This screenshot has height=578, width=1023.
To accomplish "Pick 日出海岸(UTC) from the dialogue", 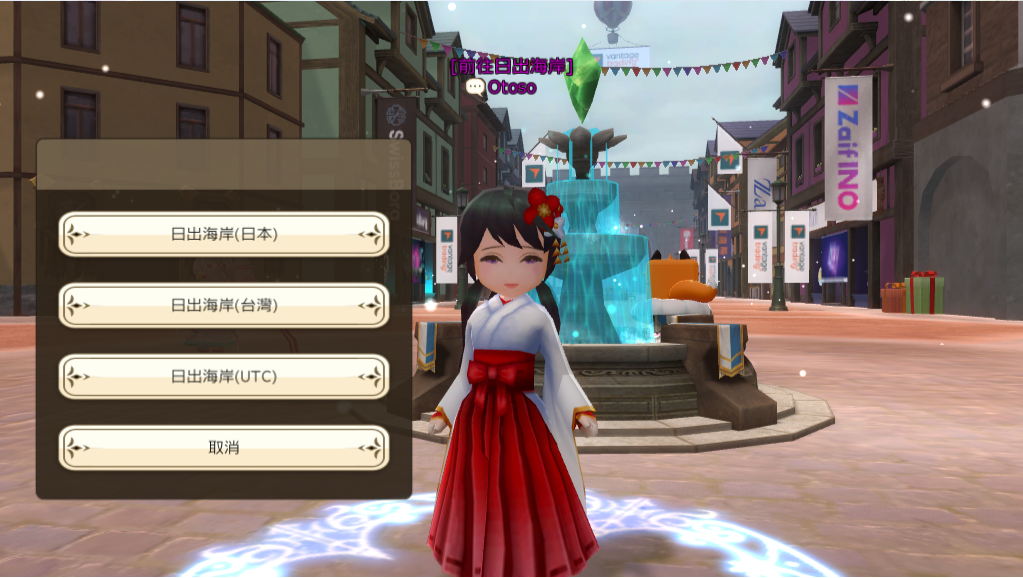I will pyautogui.click(x=224, y=377).
